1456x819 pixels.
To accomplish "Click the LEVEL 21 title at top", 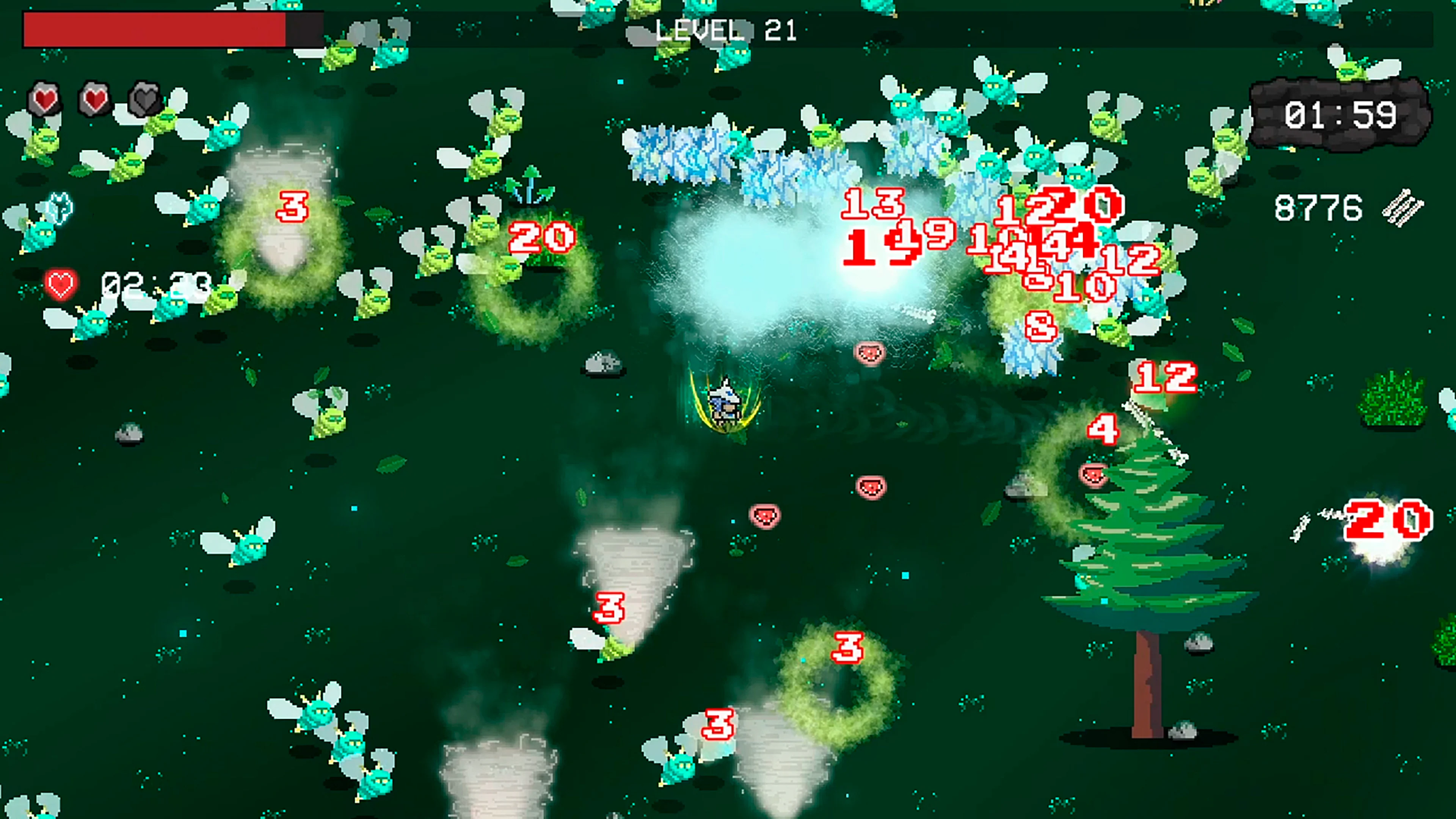I will pos(725,31).
